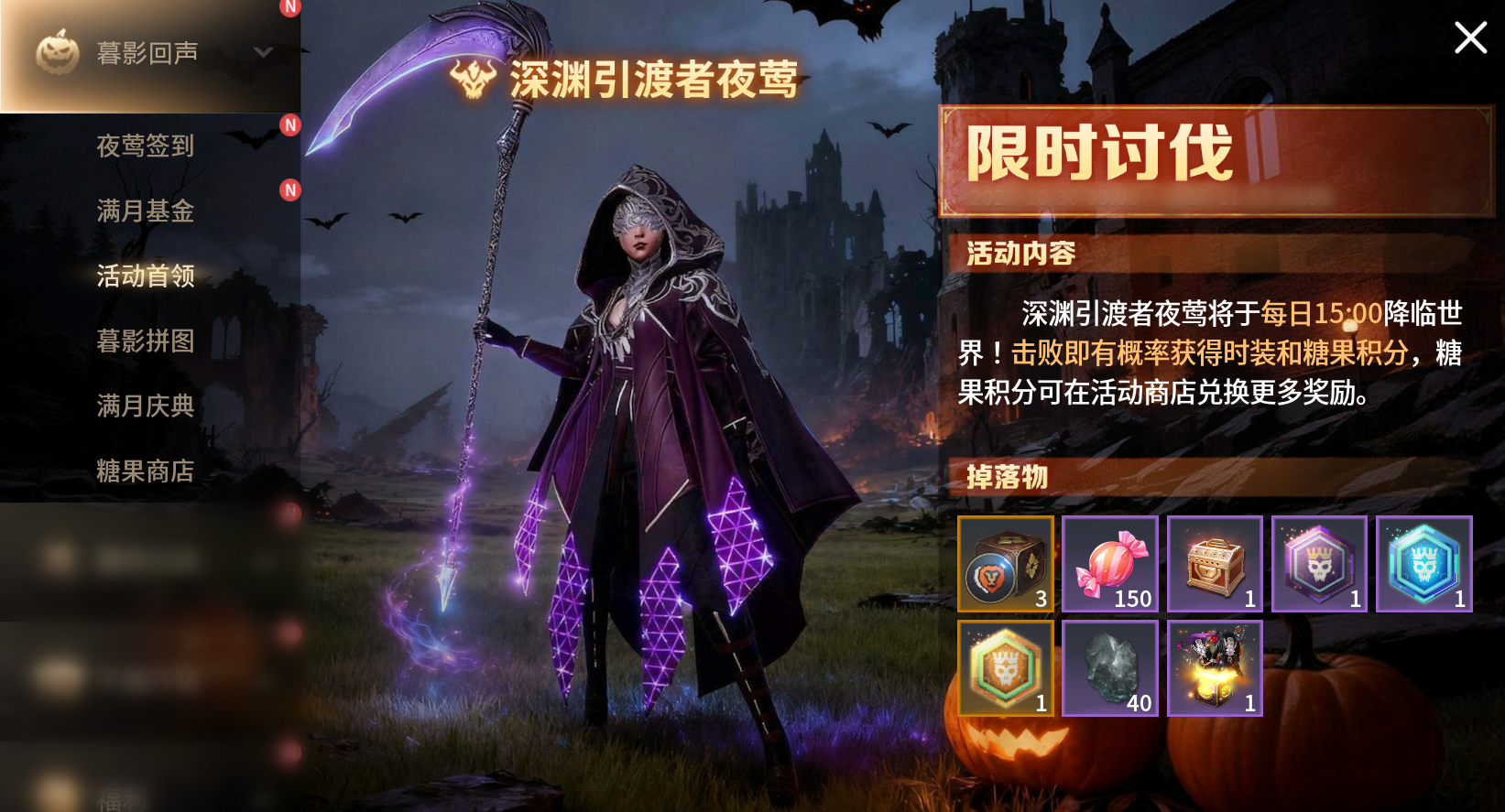This screenshot has height=812, width=1505.
Task: Select the grey ore x40 drop item
Action: 1109,668
